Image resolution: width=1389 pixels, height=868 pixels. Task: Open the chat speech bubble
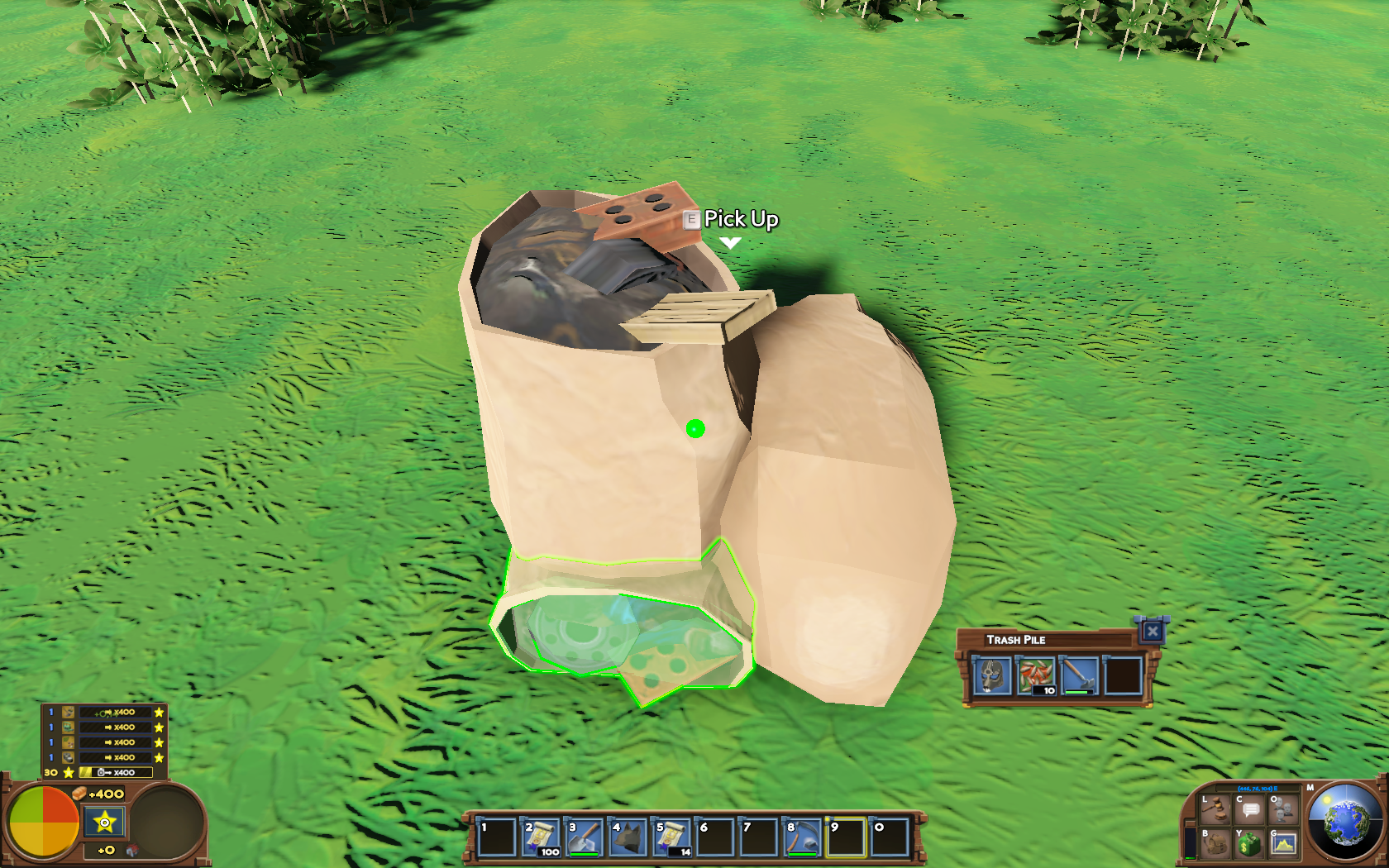(1250, 810)
